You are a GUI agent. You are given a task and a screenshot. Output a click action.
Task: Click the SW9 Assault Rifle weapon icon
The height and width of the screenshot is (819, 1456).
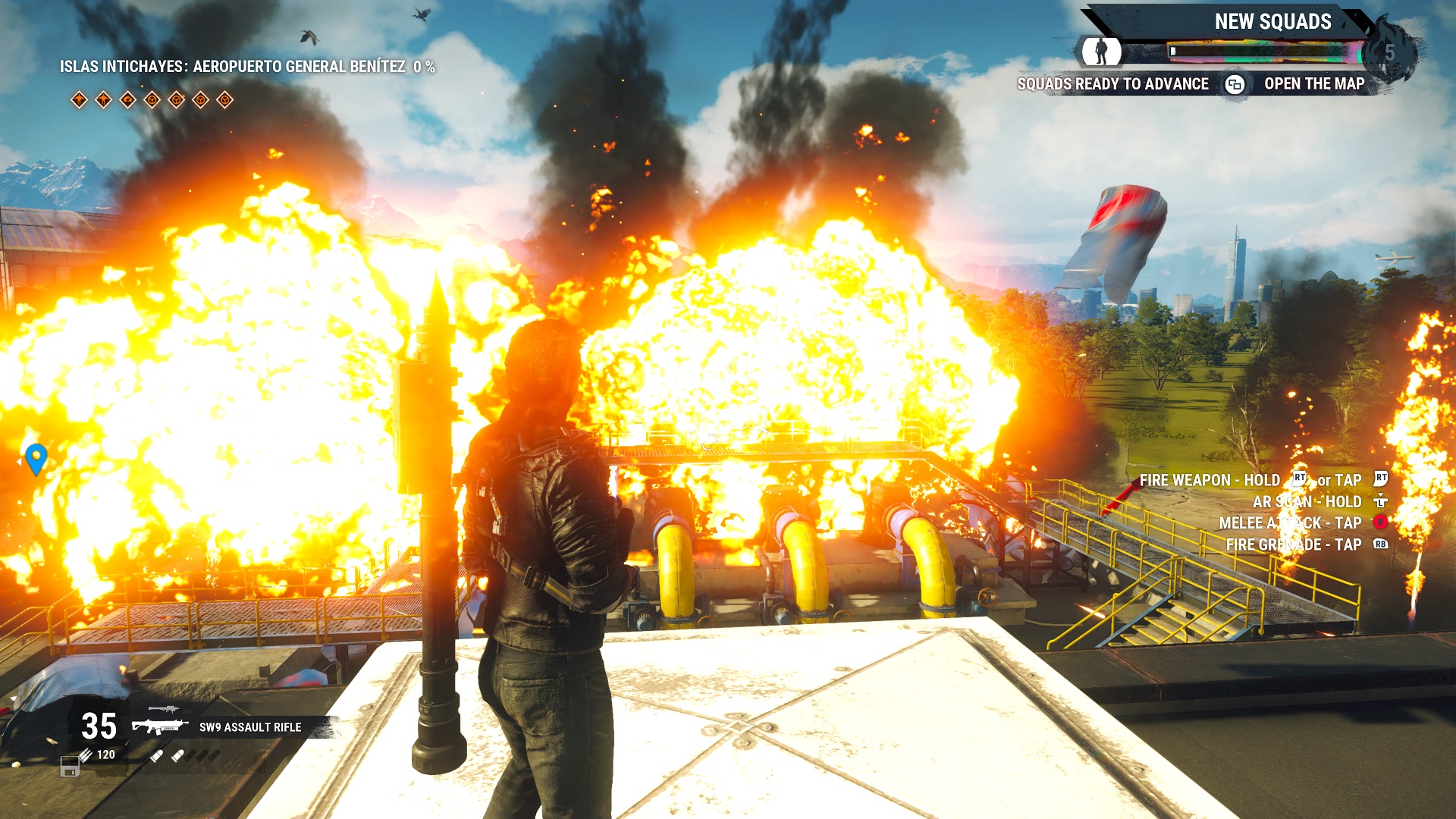[159, 726]
